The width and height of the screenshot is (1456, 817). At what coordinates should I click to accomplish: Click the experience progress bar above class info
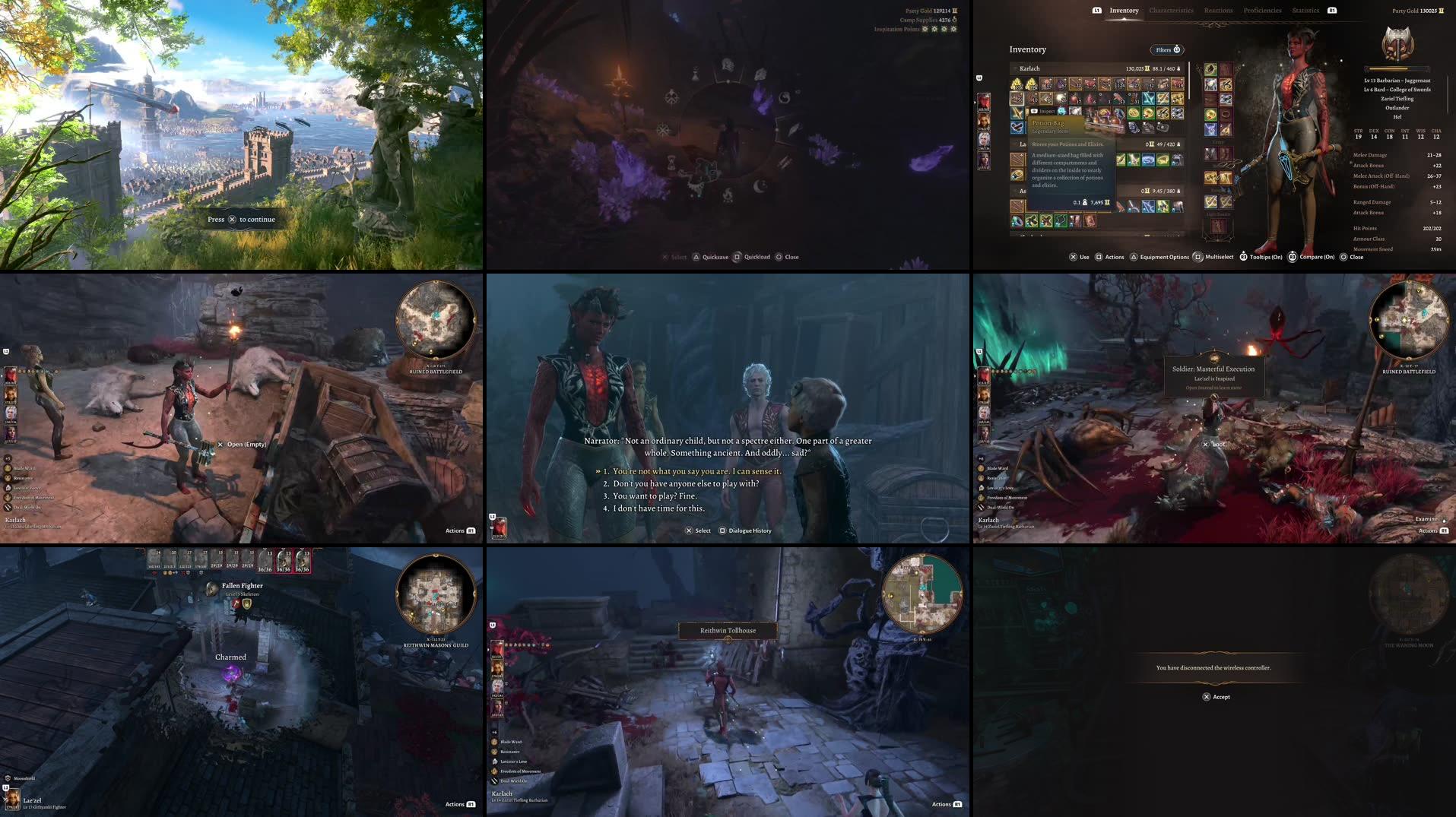click(x=1397, y=69)
